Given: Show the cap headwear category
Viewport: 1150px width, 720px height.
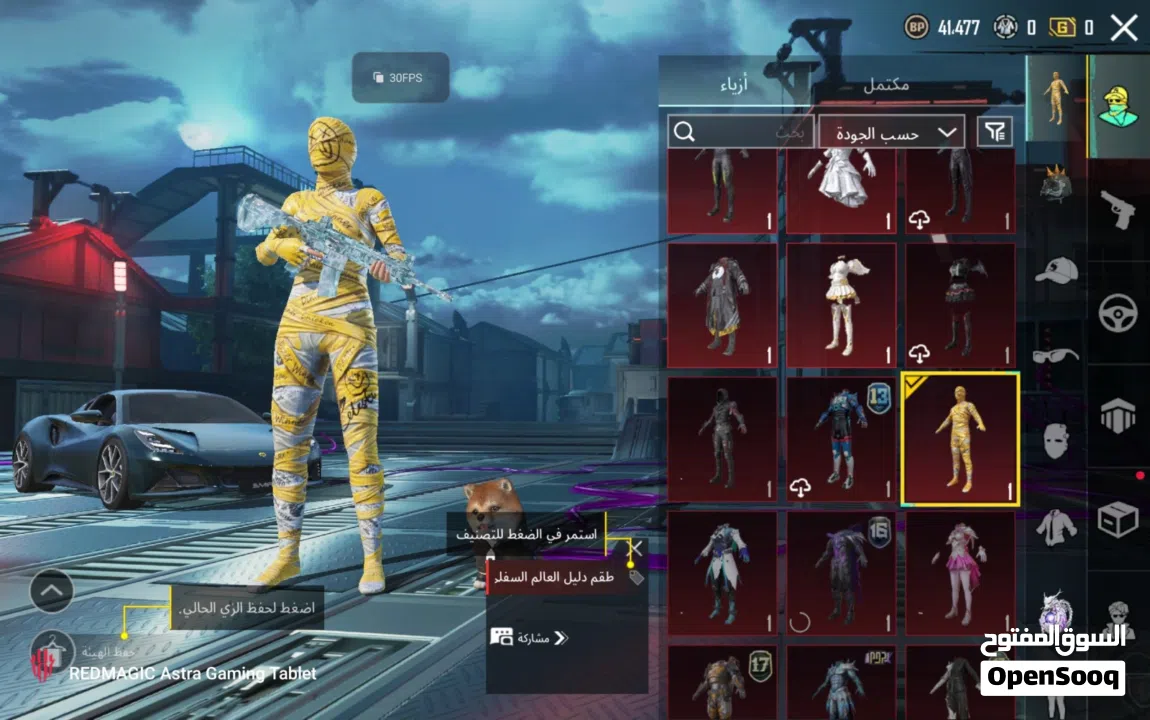Looking at the screenshot, I should [x=1056, y=270].
